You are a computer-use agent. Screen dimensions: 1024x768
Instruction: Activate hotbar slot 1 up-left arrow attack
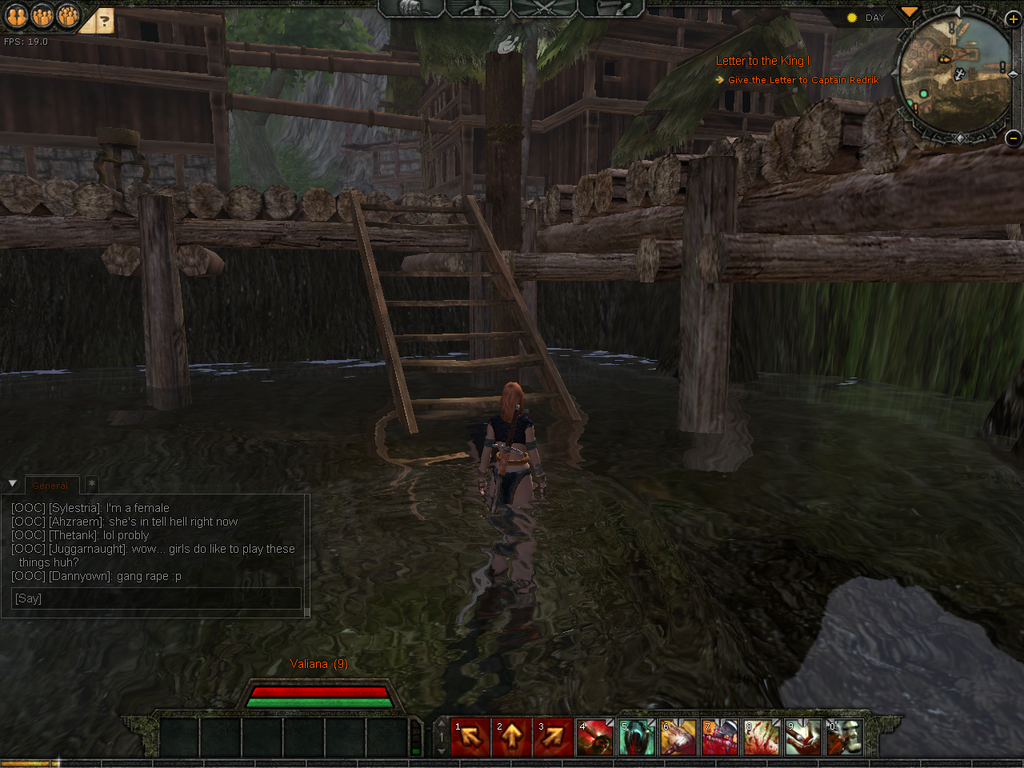point(470,738)
